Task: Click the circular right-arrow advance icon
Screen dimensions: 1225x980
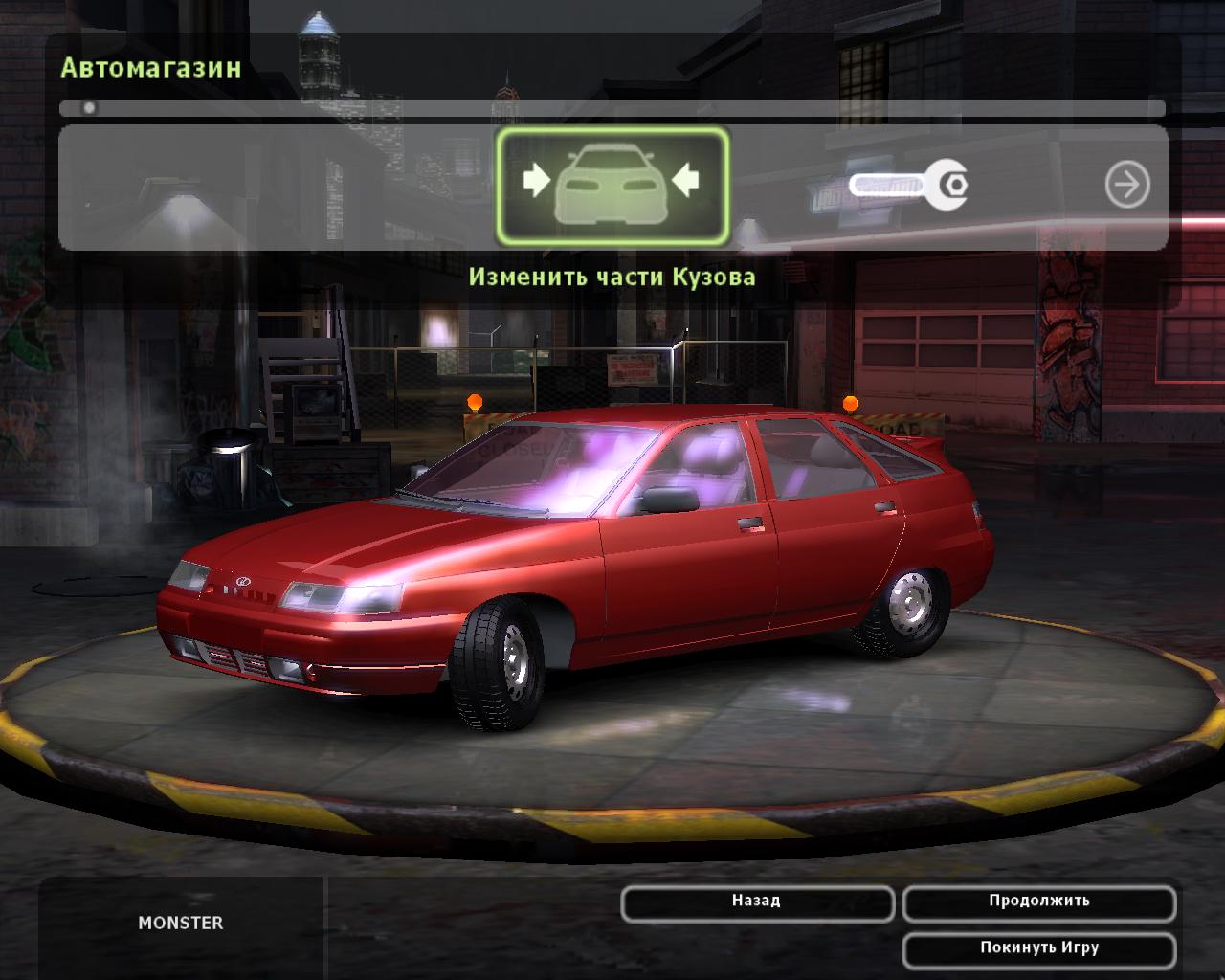Action: click(x=1127, y=184)
